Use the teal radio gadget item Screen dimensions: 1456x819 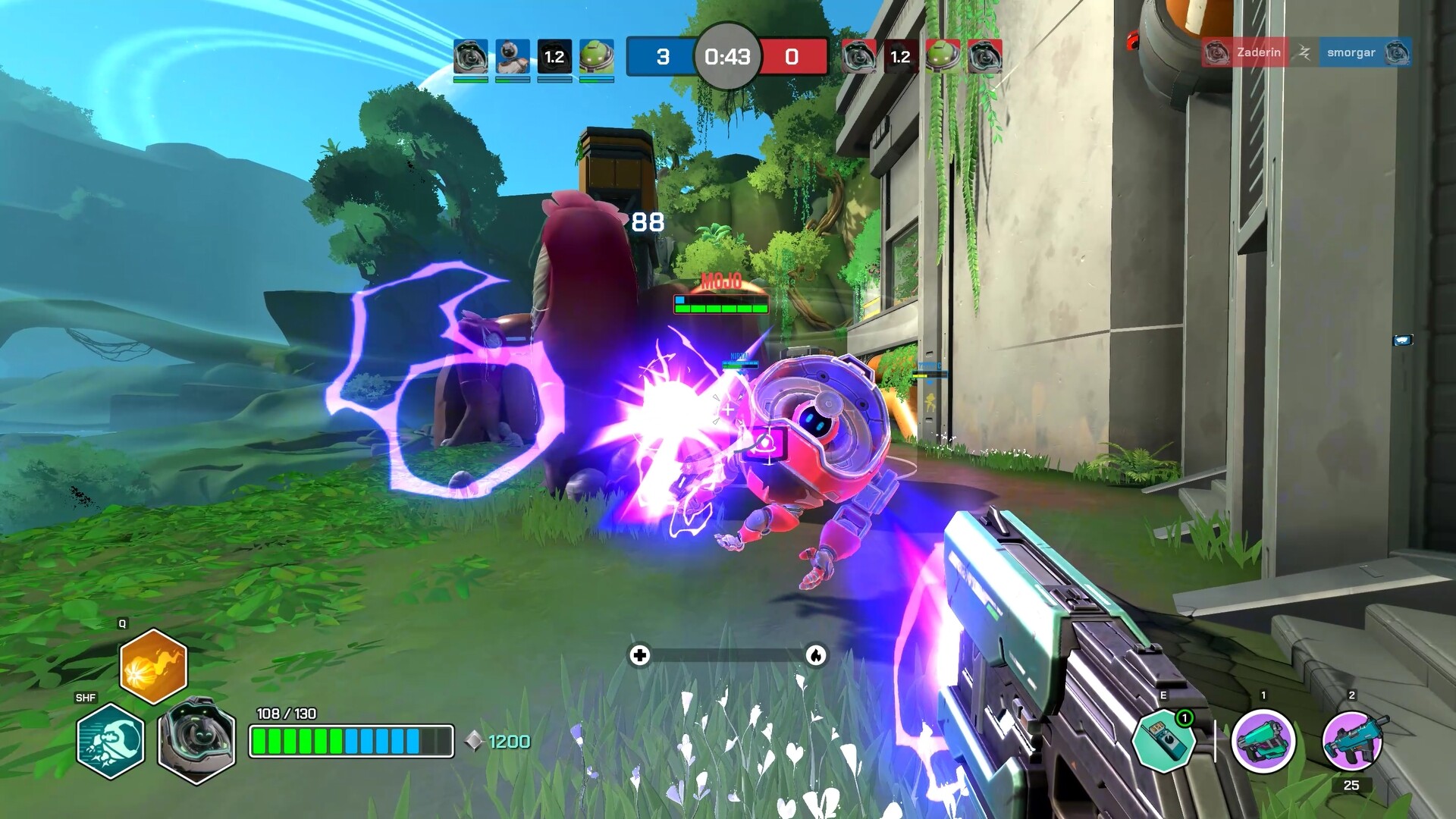(x=1164, y=741)
